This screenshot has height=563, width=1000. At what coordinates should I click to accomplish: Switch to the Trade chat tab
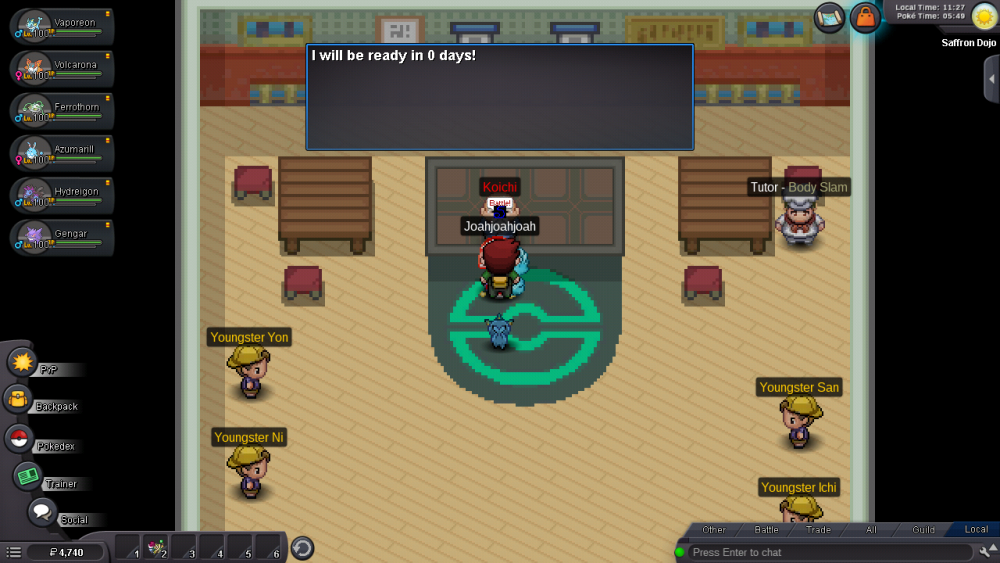click(818, 530)
